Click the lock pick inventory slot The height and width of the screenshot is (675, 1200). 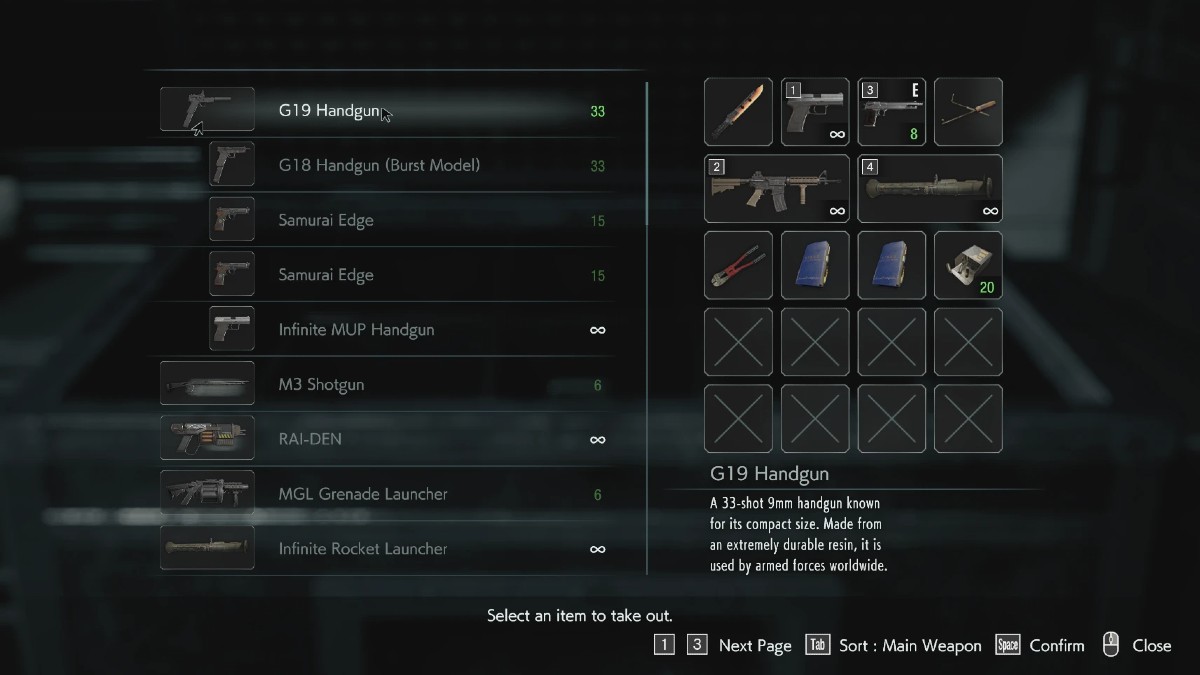[x=968, y=112]
